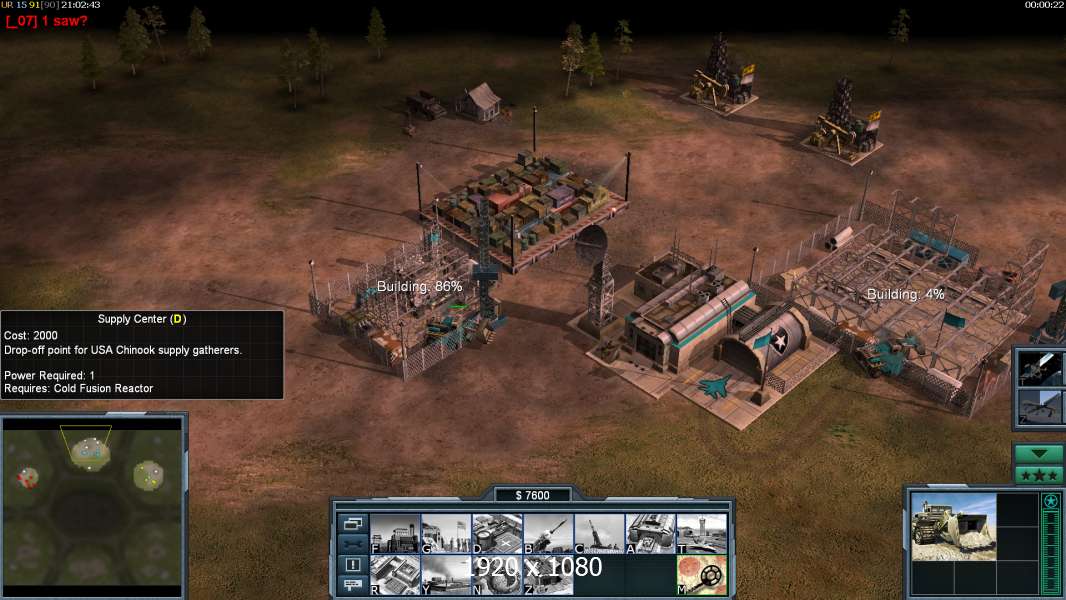Click the green down-arrow button

pyautogui.click(x=1038, y=454)
